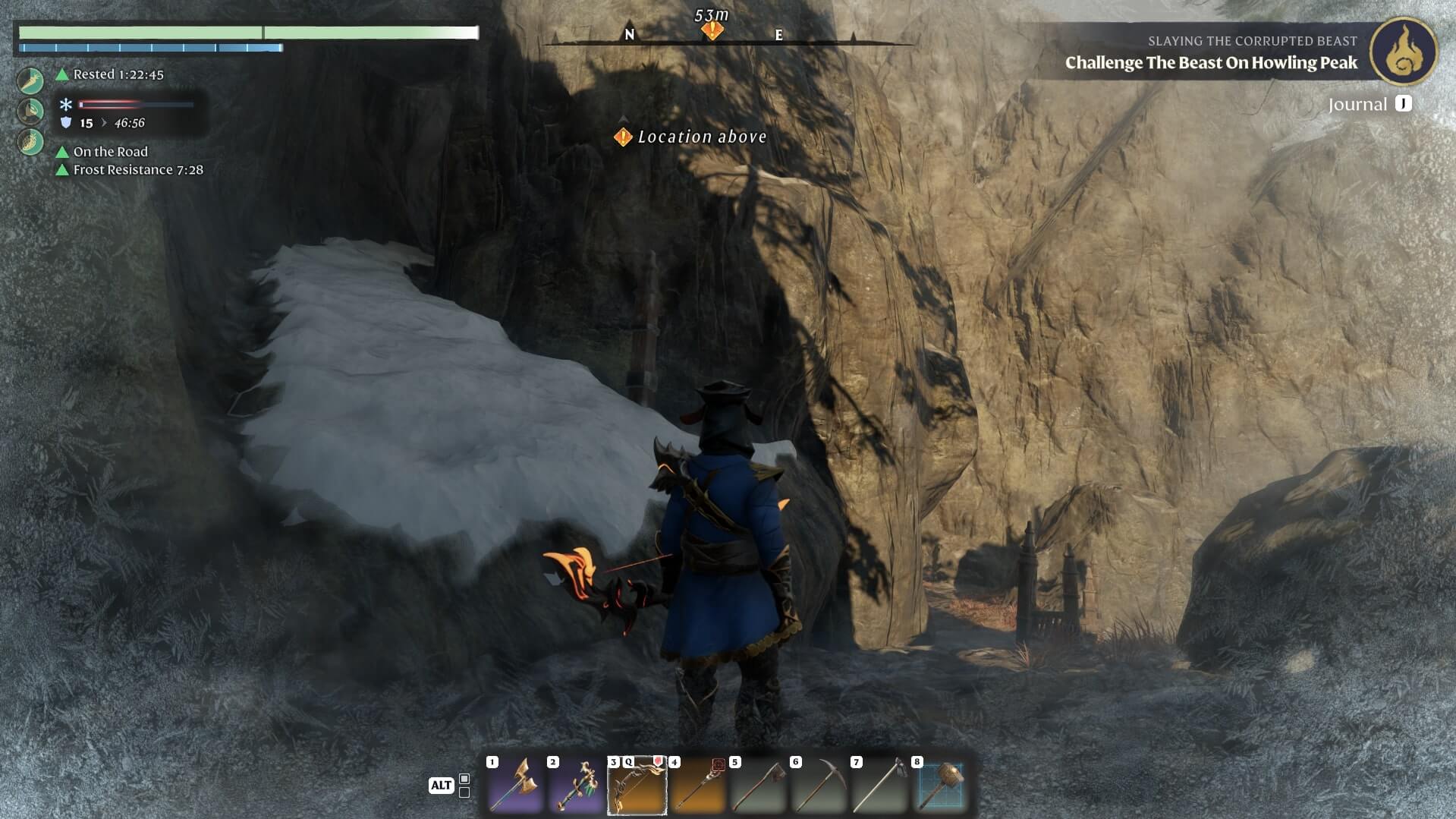Open the flame quest tracker emblem
Image resolution: width=1456 pixels, height=819 pixels.
[x=1403, y=52]
